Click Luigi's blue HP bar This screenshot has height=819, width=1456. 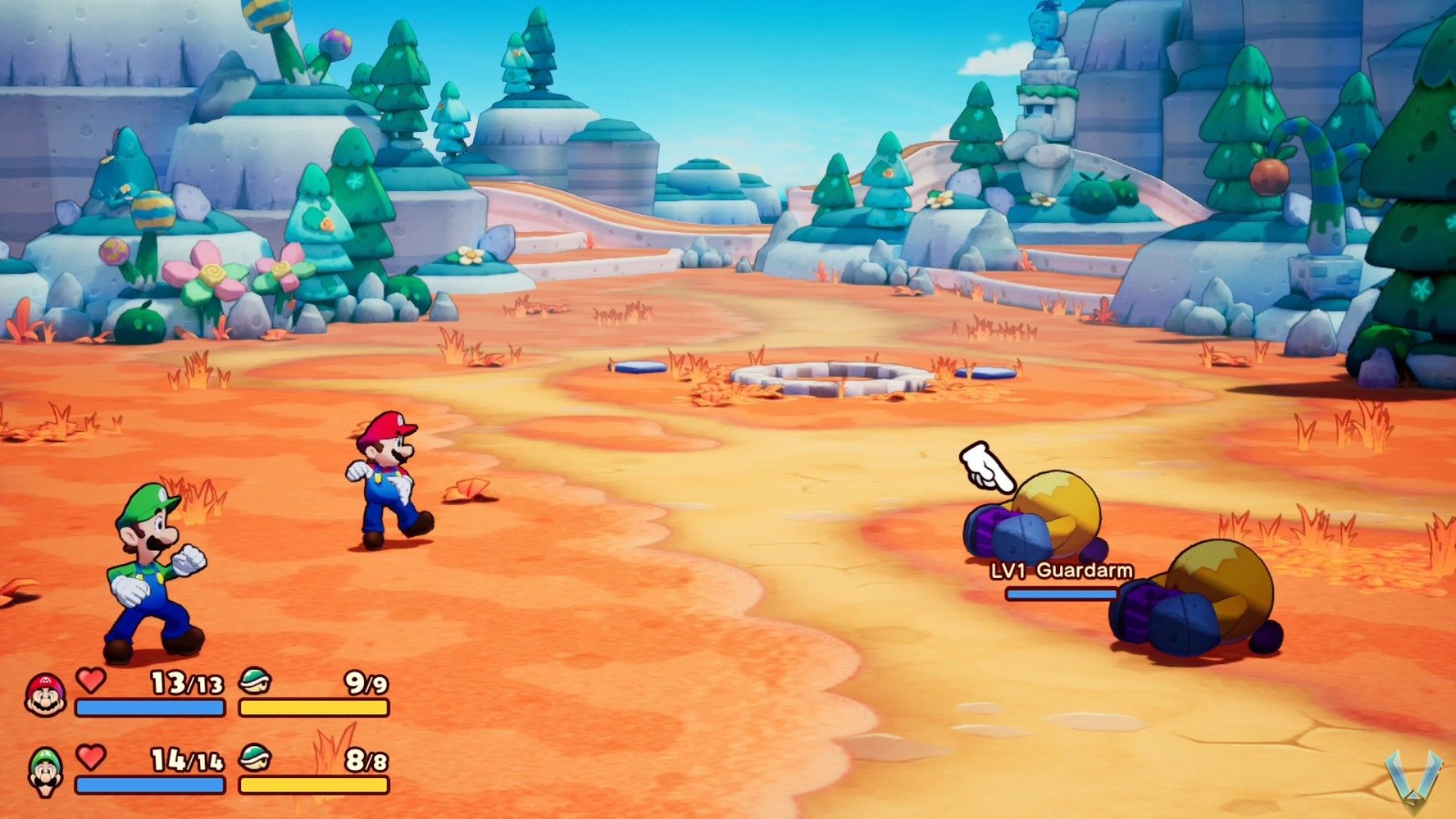point(150,784)
